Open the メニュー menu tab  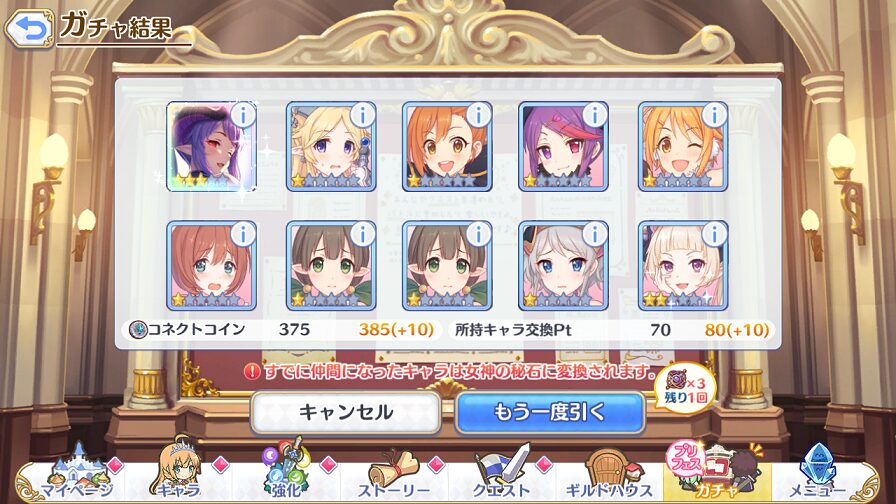pos(823,476)
